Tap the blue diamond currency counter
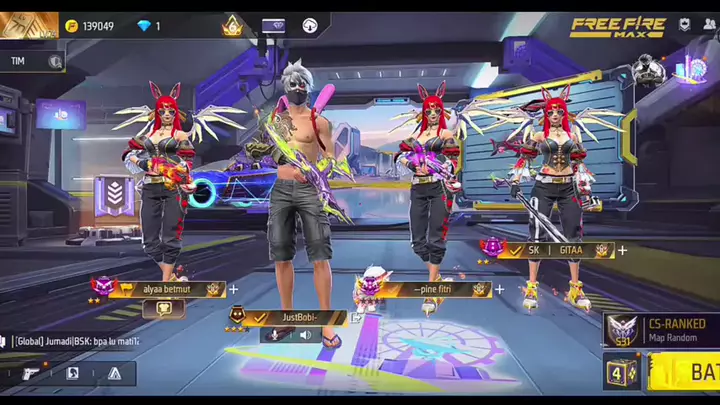 (148, 26)
